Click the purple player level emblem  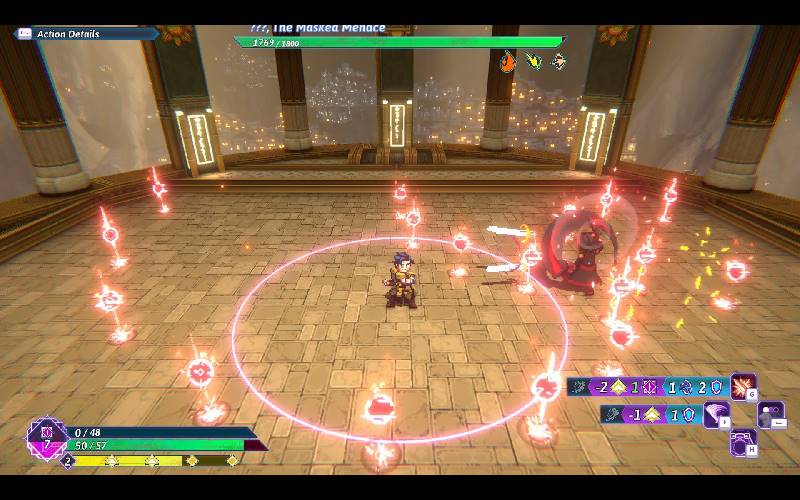pos(46,438)
